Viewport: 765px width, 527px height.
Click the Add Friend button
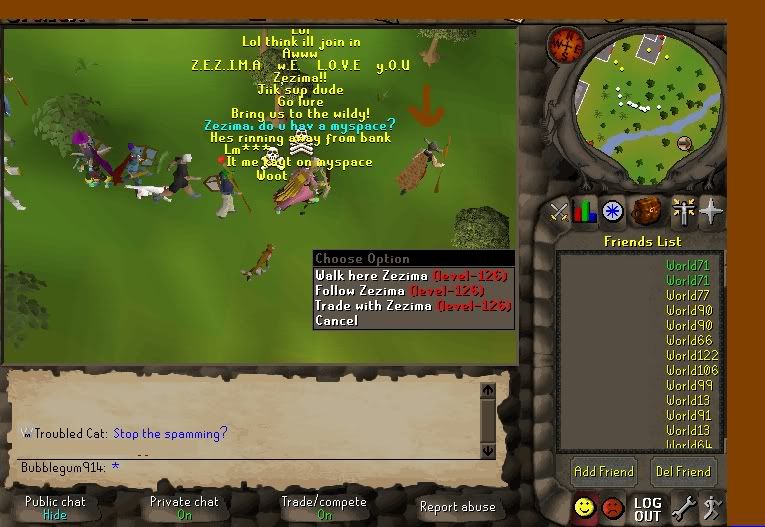click(x=603, y=471)
